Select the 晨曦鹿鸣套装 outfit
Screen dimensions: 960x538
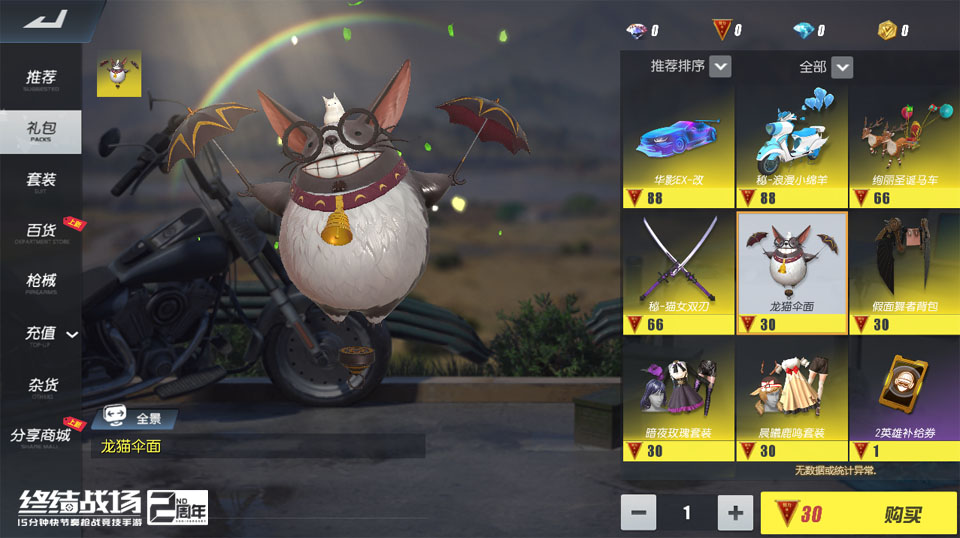791,399
